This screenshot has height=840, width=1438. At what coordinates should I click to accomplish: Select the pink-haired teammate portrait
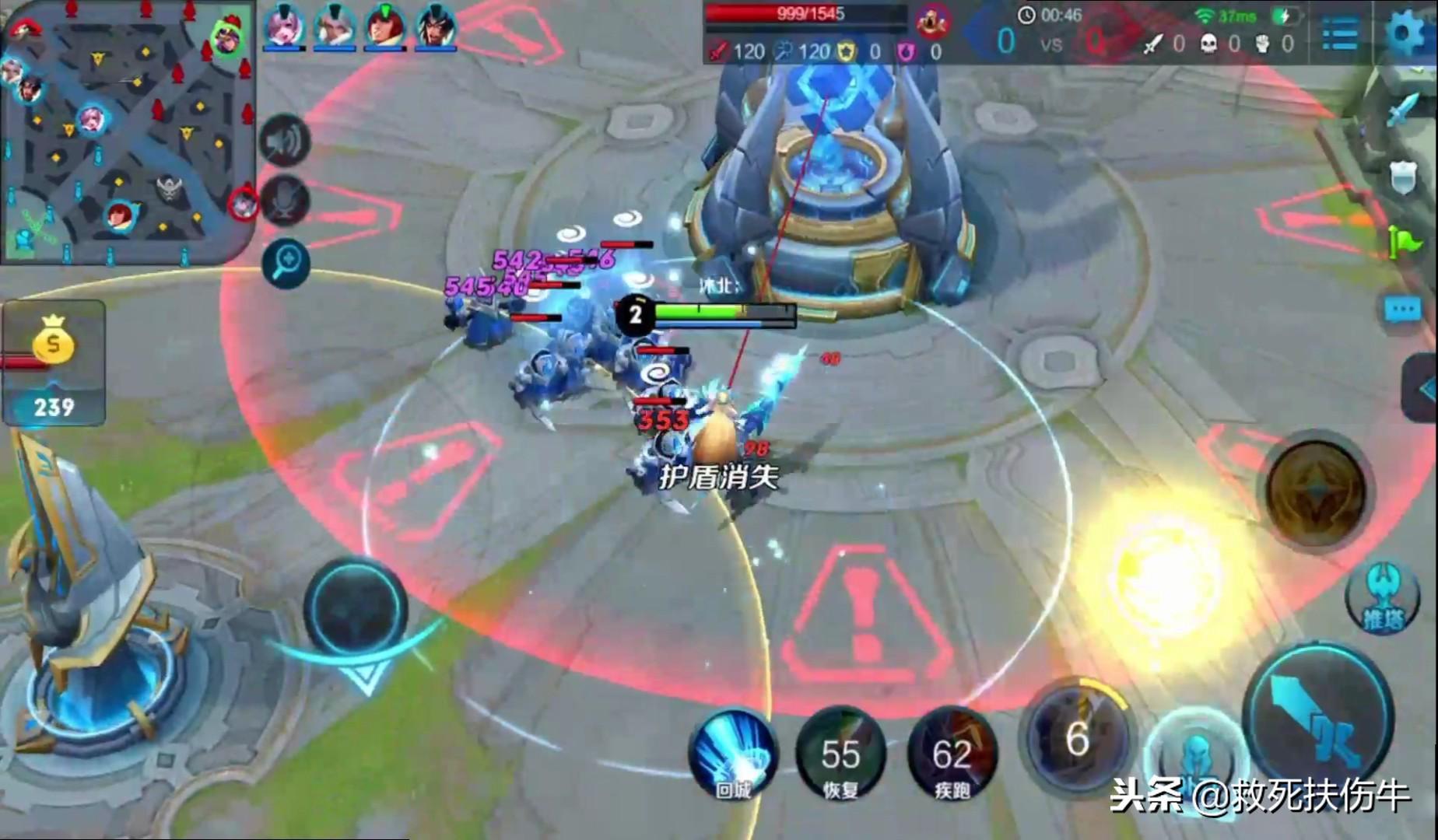(x=283, y=28)
